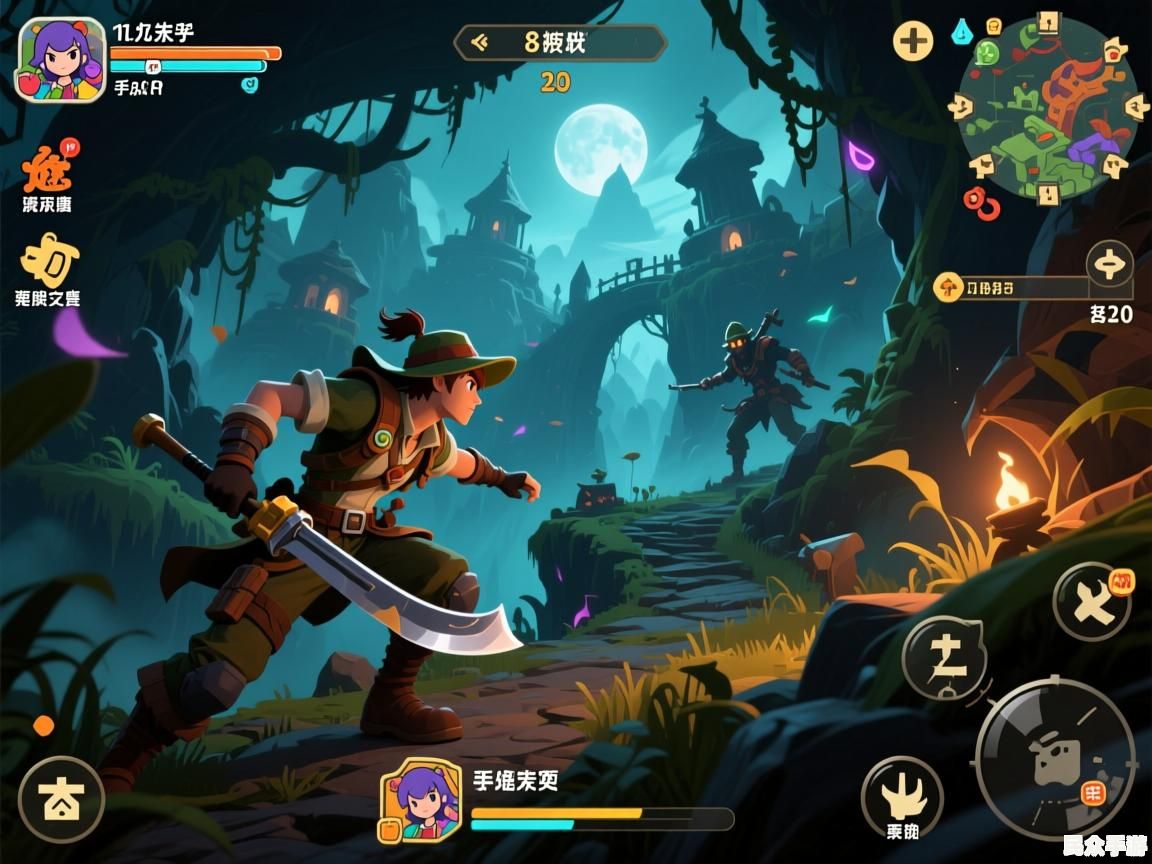This screenshot has width=1152, height=864.
Task: Open the purple-haired player portrait in the corner
Action: pos(61,60)
